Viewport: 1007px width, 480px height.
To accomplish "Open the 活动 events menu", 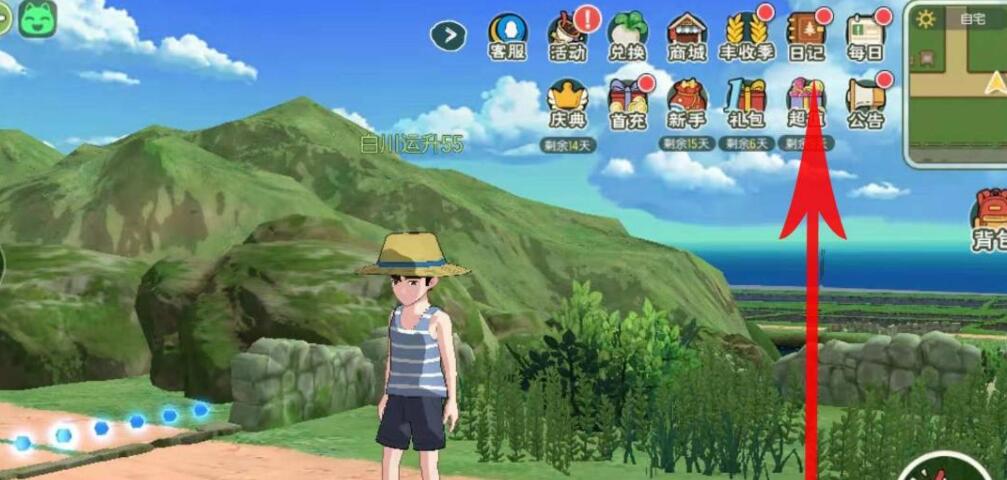I will point(567,36).
